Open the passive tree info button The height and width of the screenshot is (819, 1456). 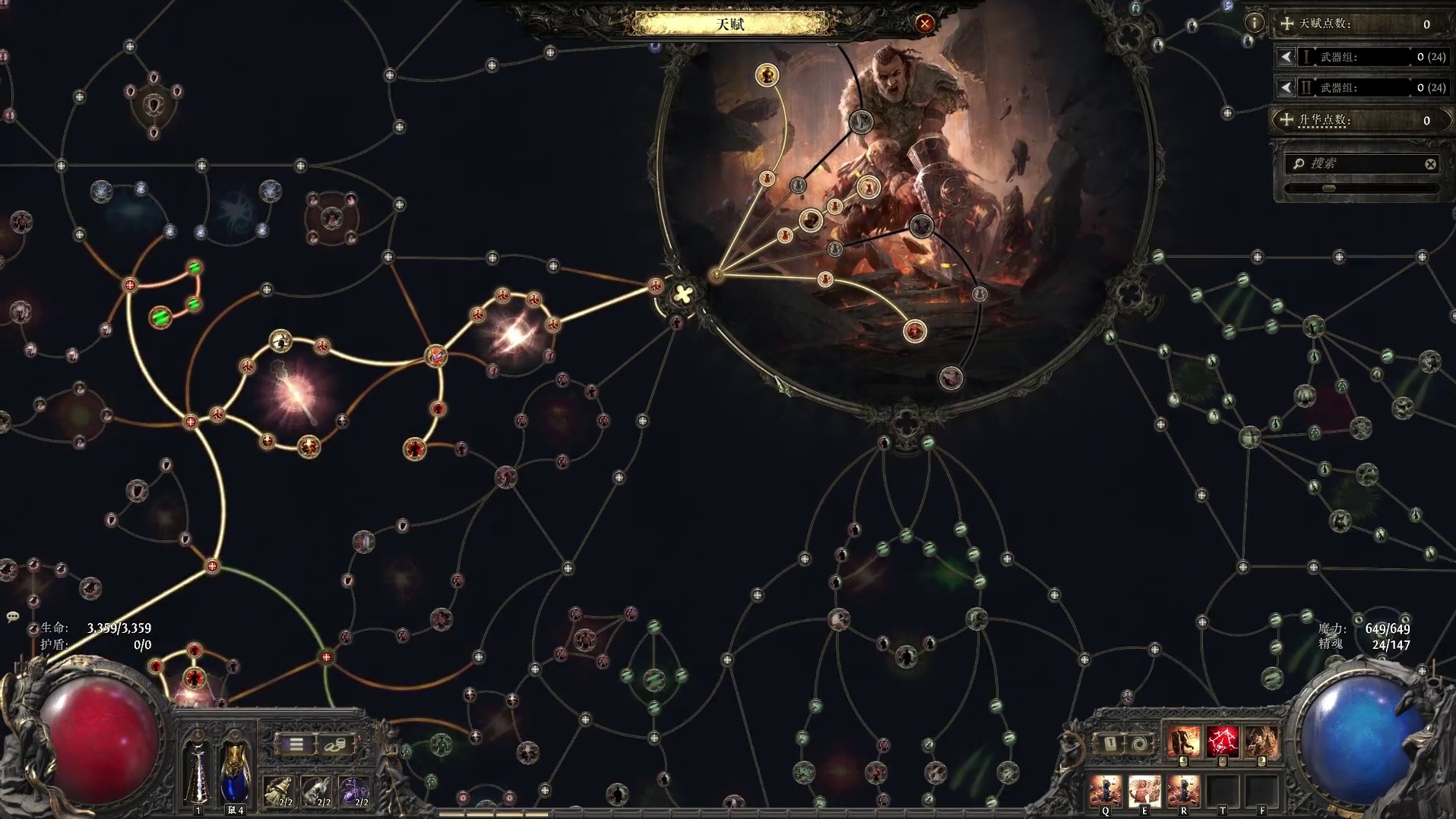(x=1254, y=23)
